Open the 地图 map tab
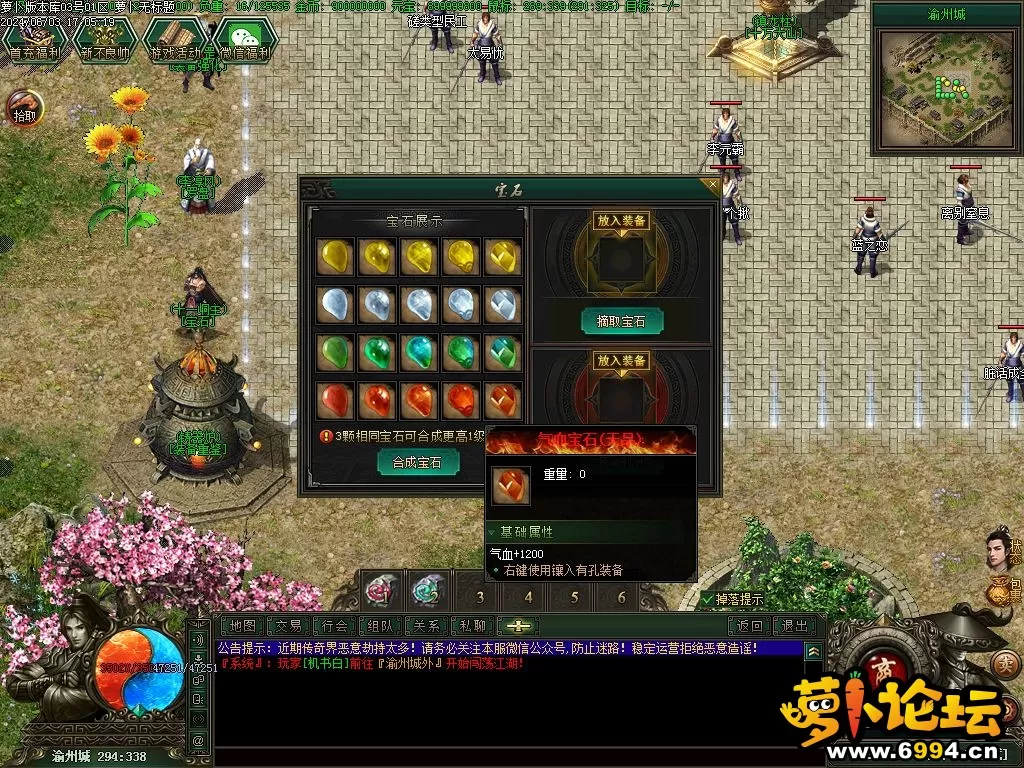The height and width of the screenshot is (768, 1024). point(243,626)
